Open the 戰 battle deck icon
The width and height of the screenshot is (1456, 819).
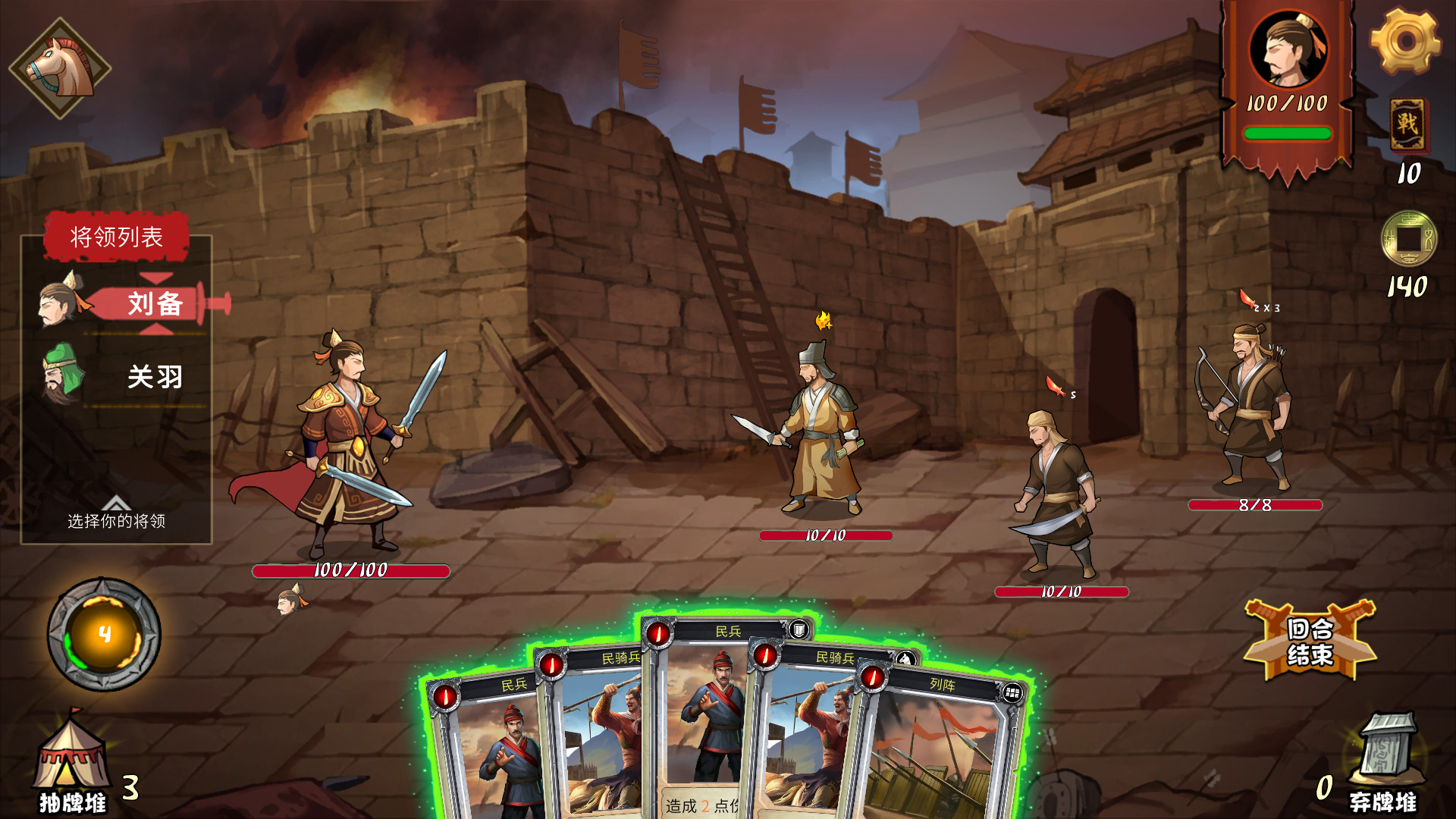click(1407, 124)
